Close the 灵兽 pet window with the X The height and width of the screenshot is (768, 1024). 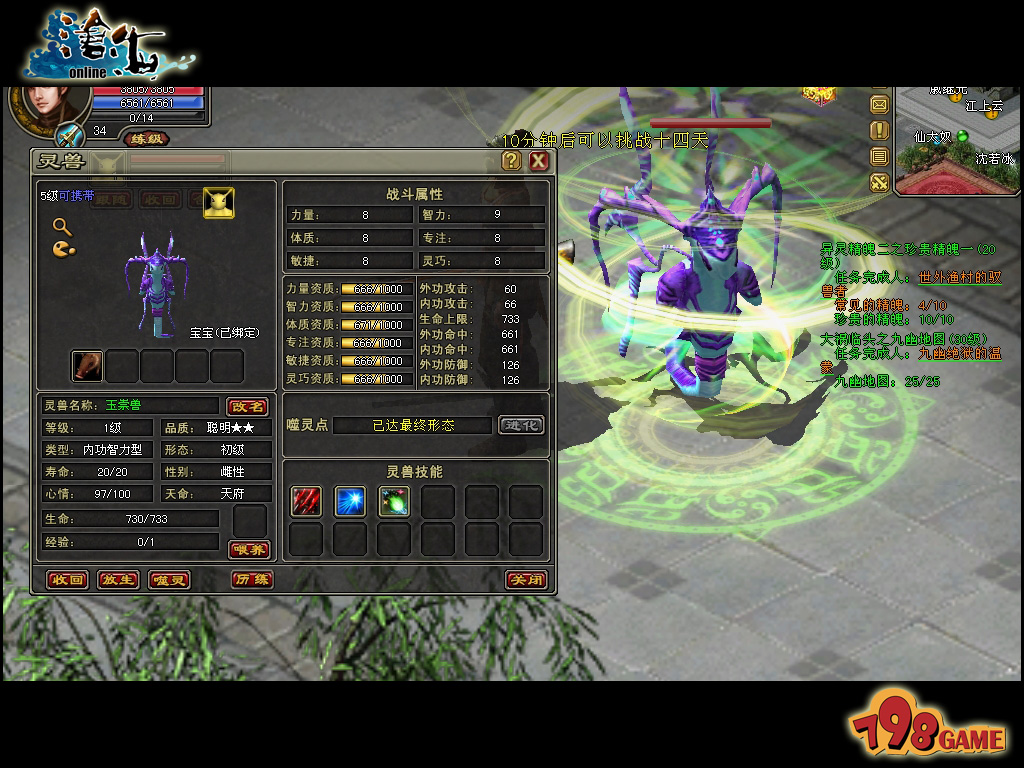click(x=539, y=161)
